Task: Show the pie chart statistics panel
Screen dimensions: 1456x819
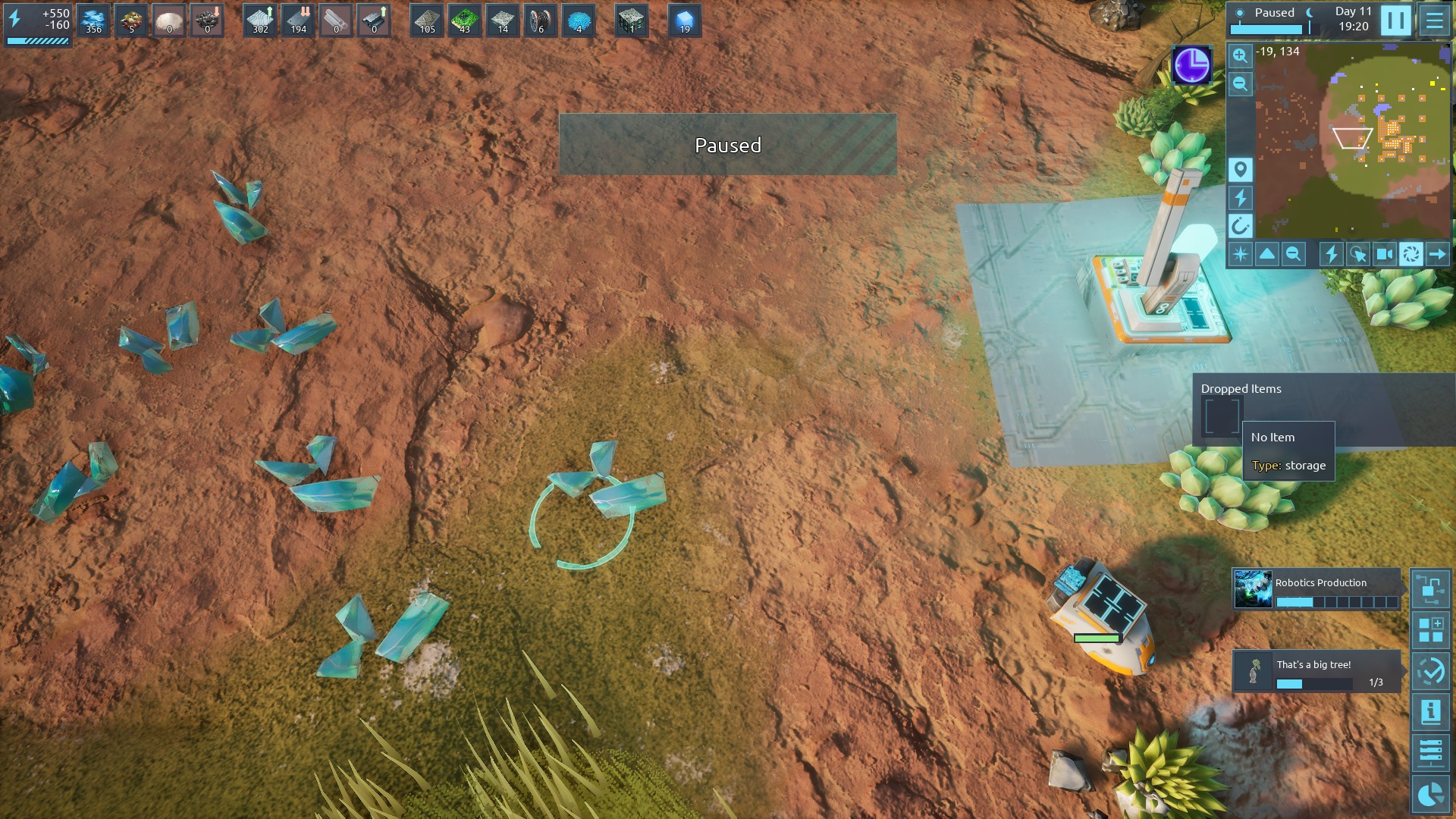Action: 1430,794
